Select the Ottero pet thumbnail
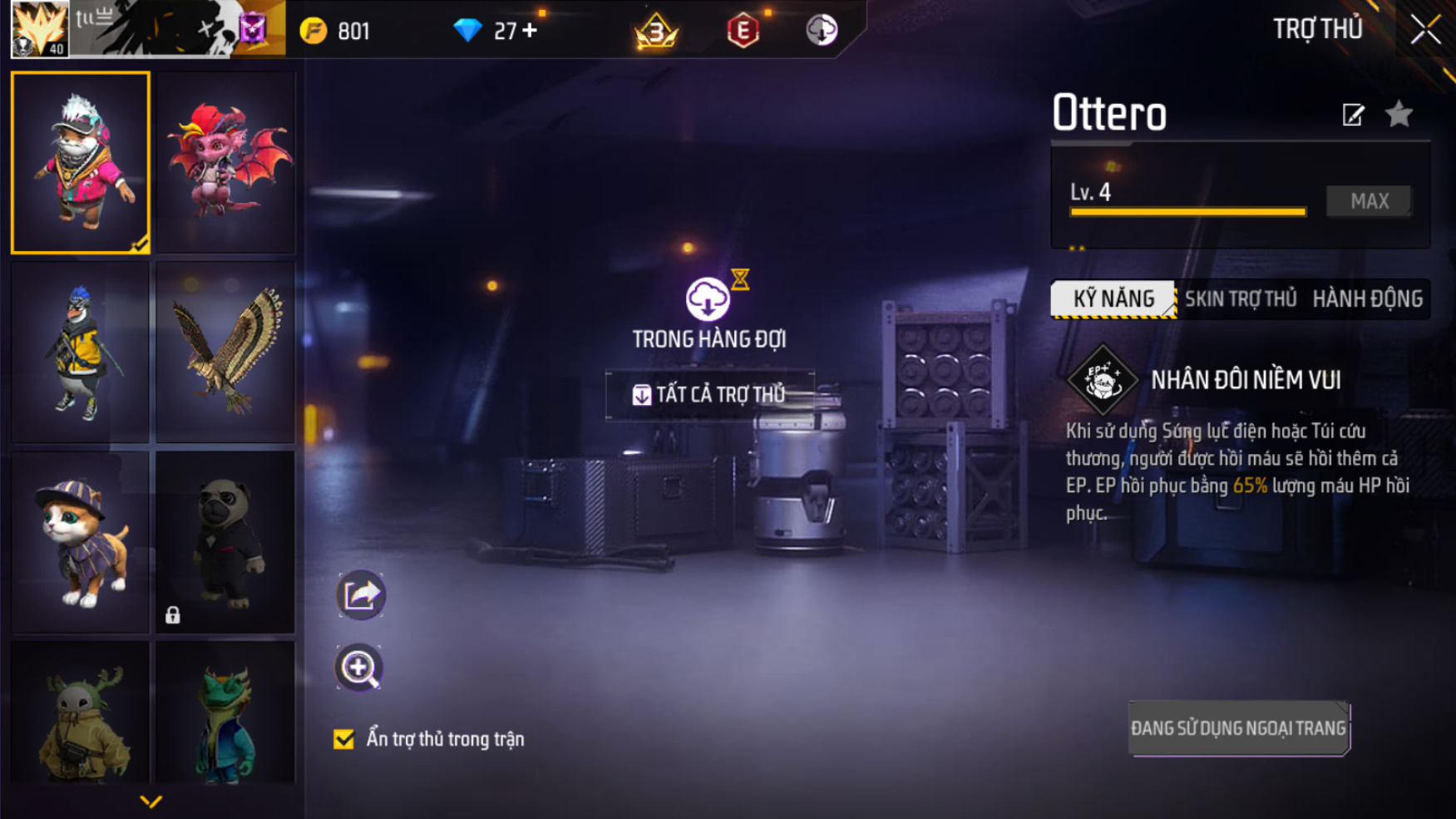Viewport: 1456px width, 819px height. click(x=81, y=162)
